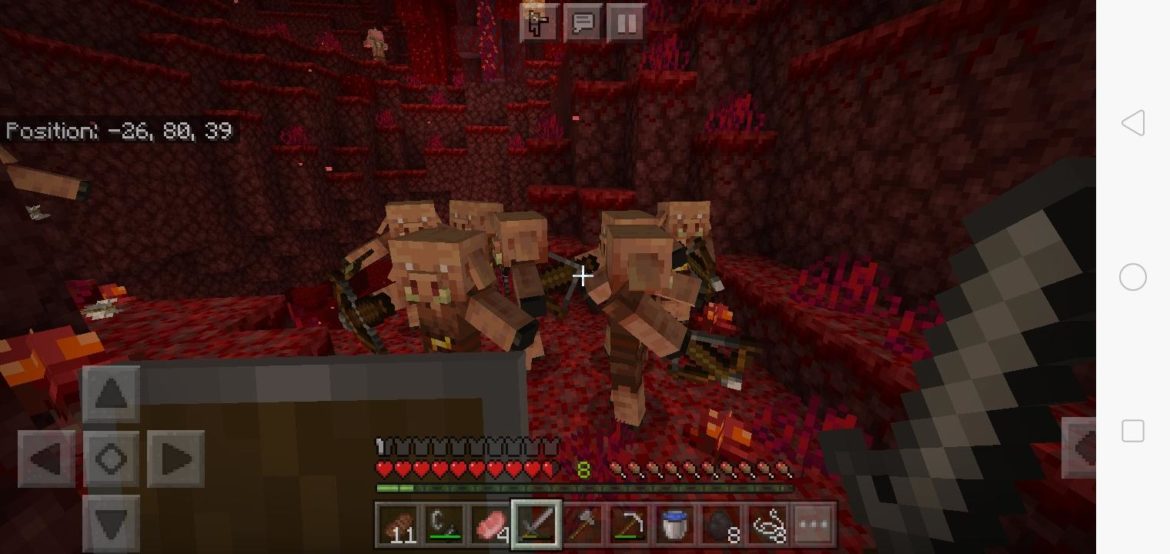
Task: Choose the water bucket slot
Action: click(675, 524)
